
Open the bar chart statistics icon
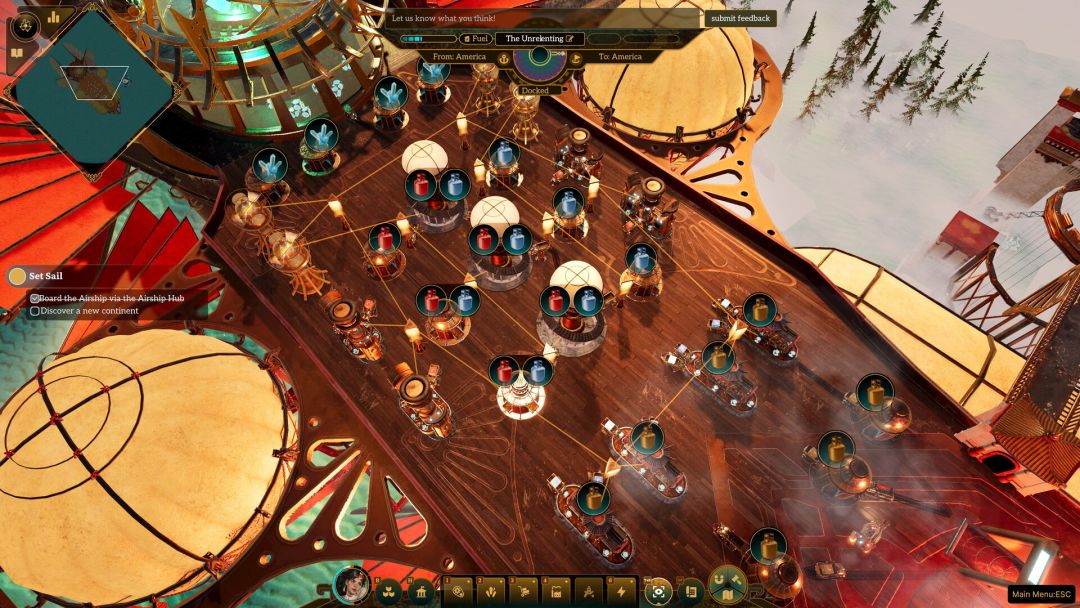point(53,17)
